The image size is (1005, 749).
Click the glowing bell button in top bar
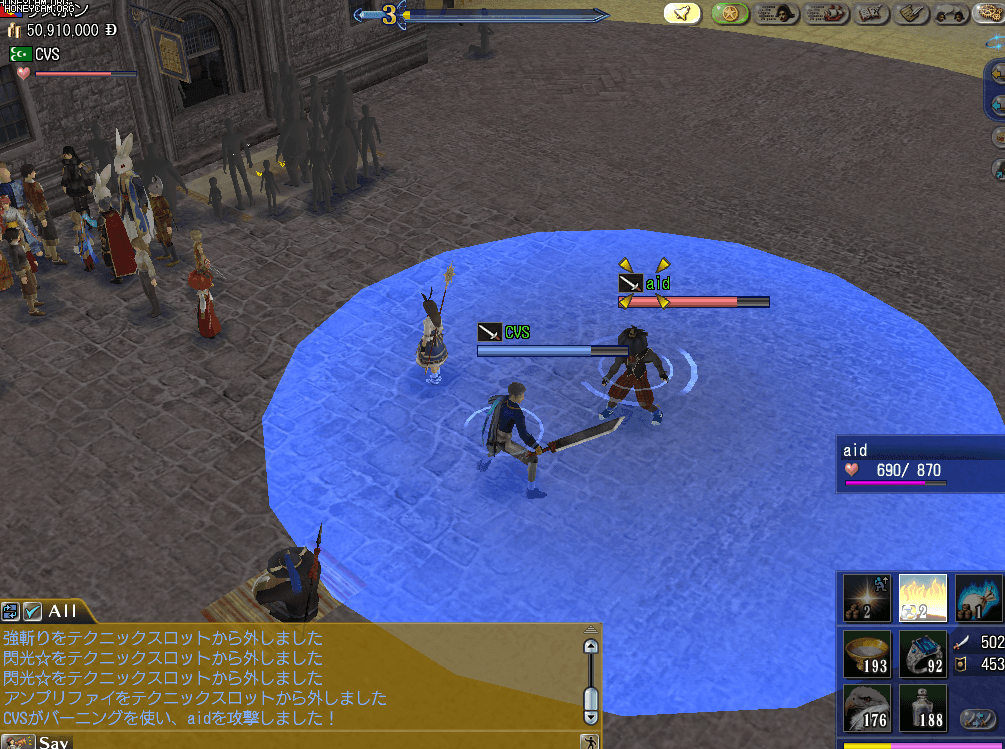[682, 13]
